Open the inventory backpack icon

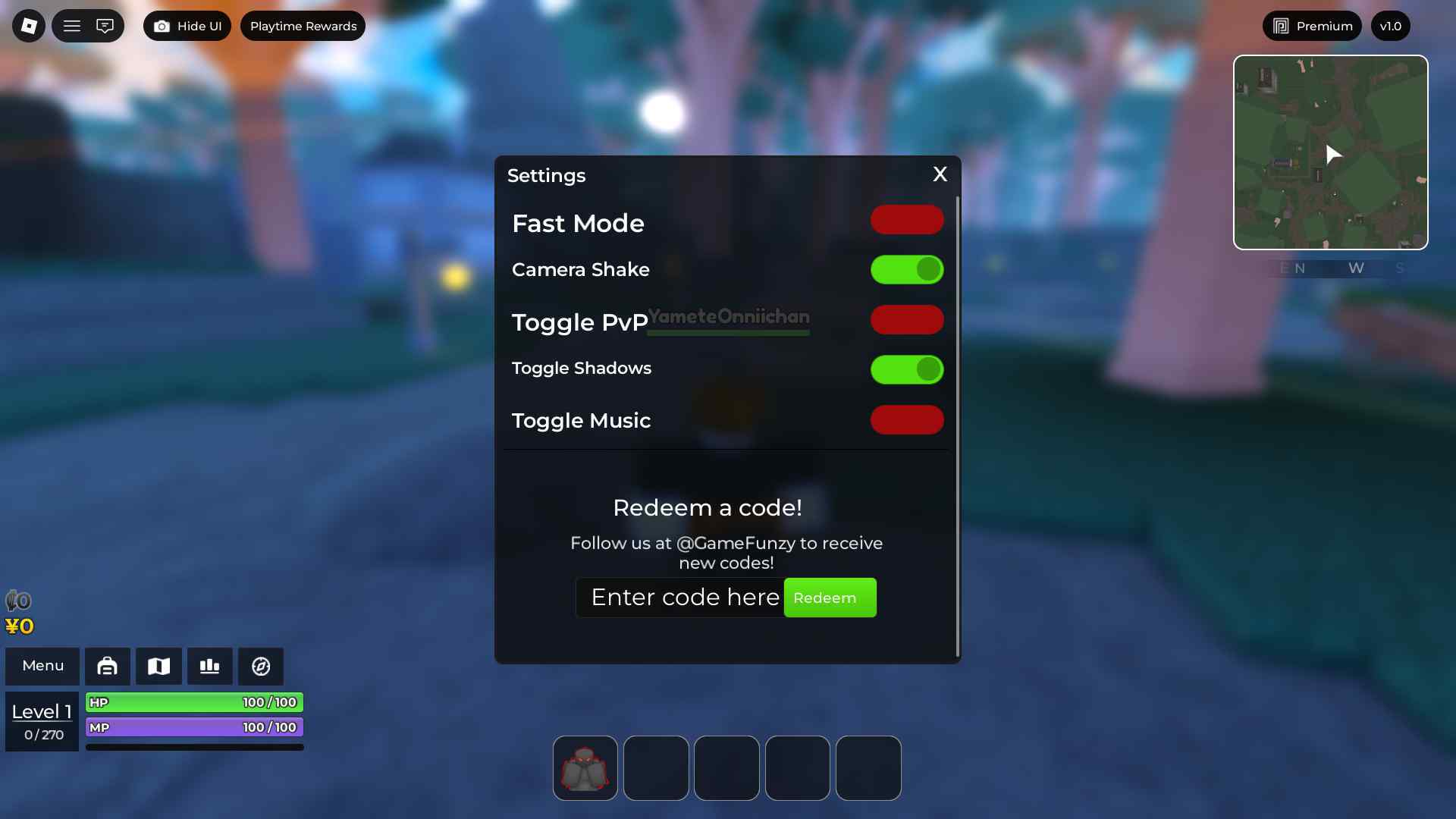[x=108, y=666]
